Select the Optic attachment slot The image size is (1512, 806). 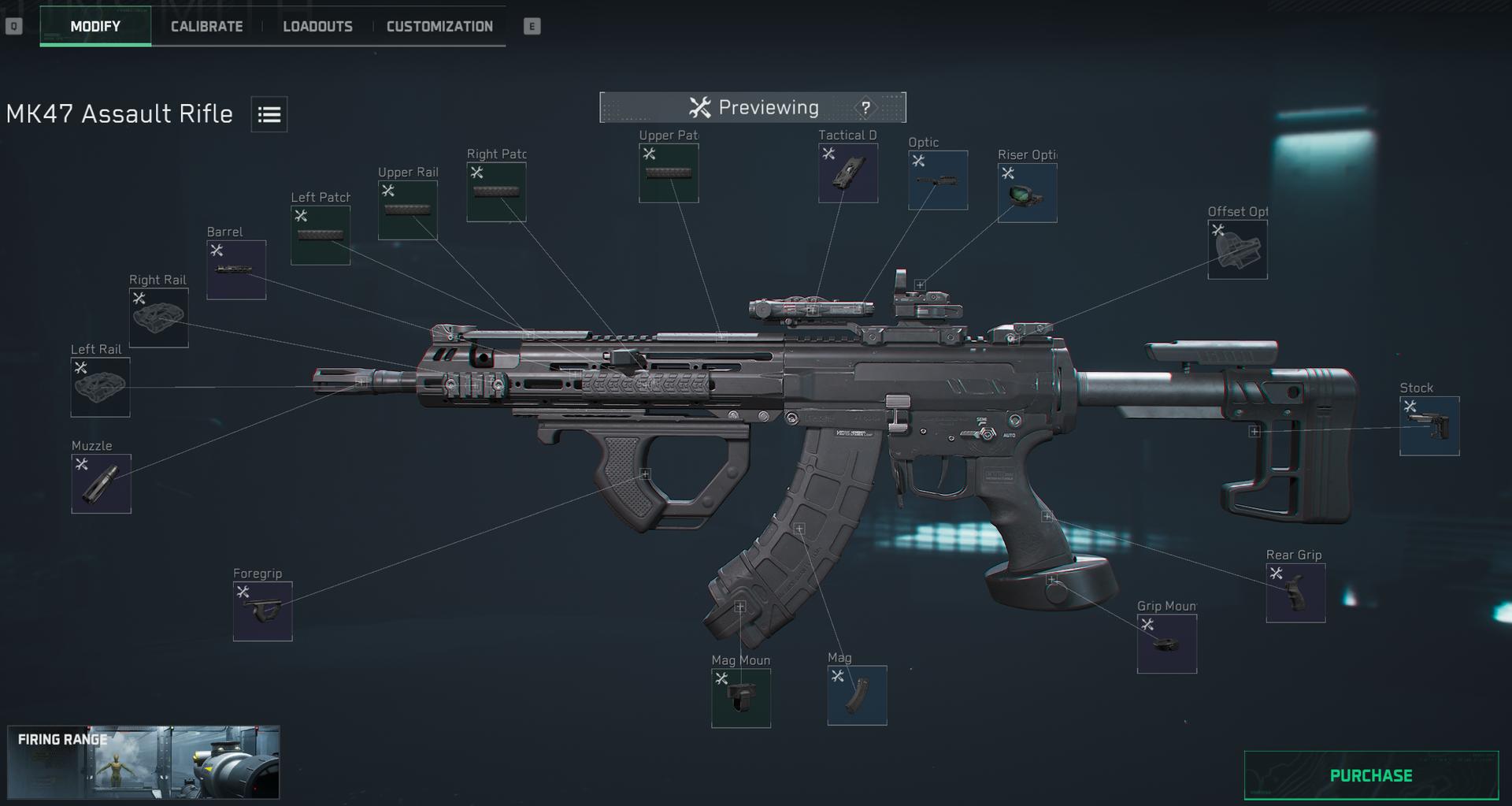pyautogui.click(x=938, y=180)
